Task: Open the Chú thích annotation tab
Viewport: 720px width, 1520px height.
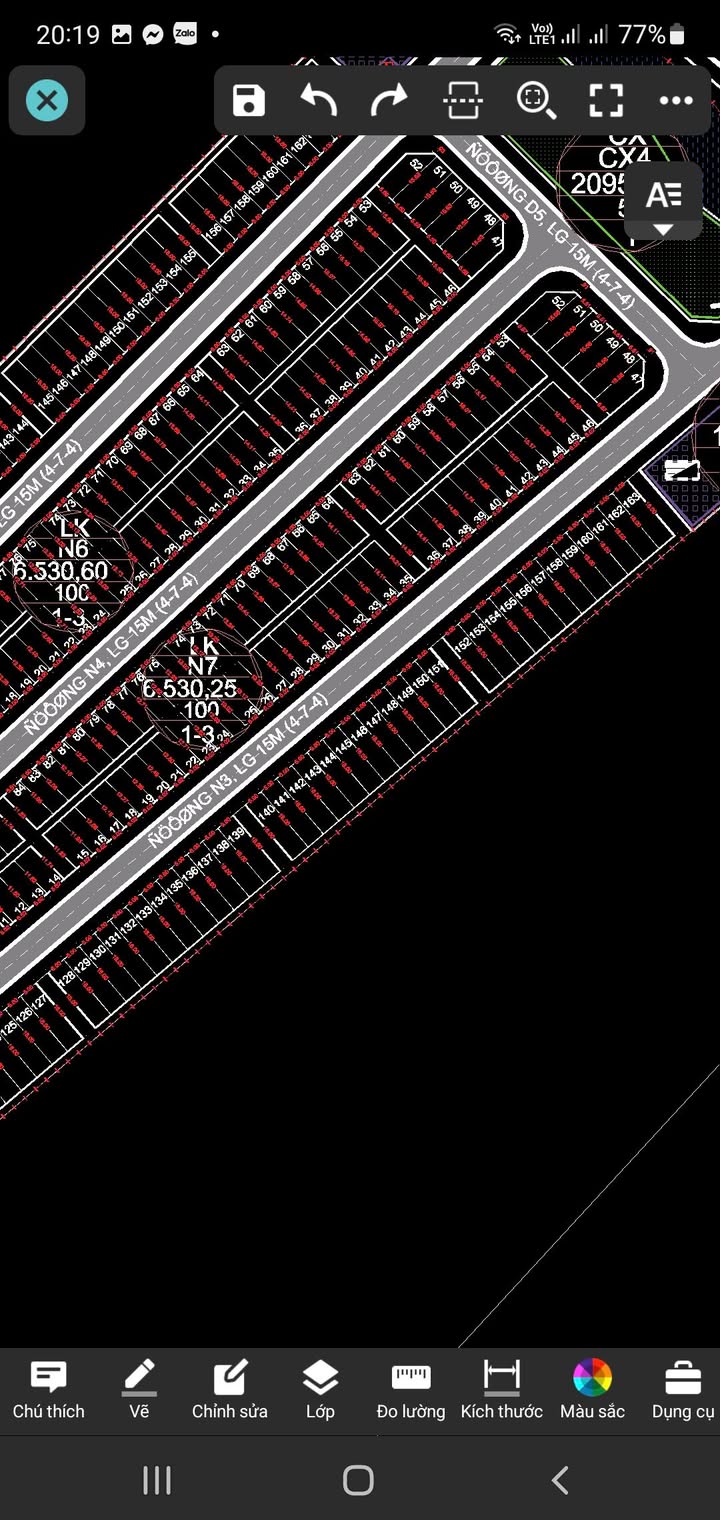Action: click(48, 1390)
